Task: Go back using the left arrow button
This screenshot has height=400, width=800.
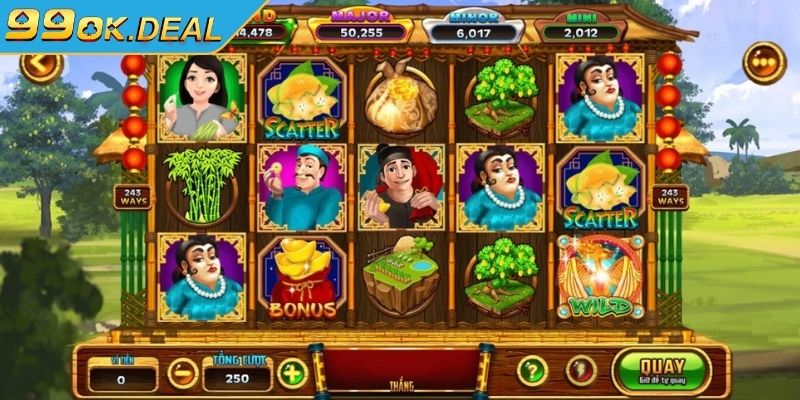Action: click(x=41, y=65)
